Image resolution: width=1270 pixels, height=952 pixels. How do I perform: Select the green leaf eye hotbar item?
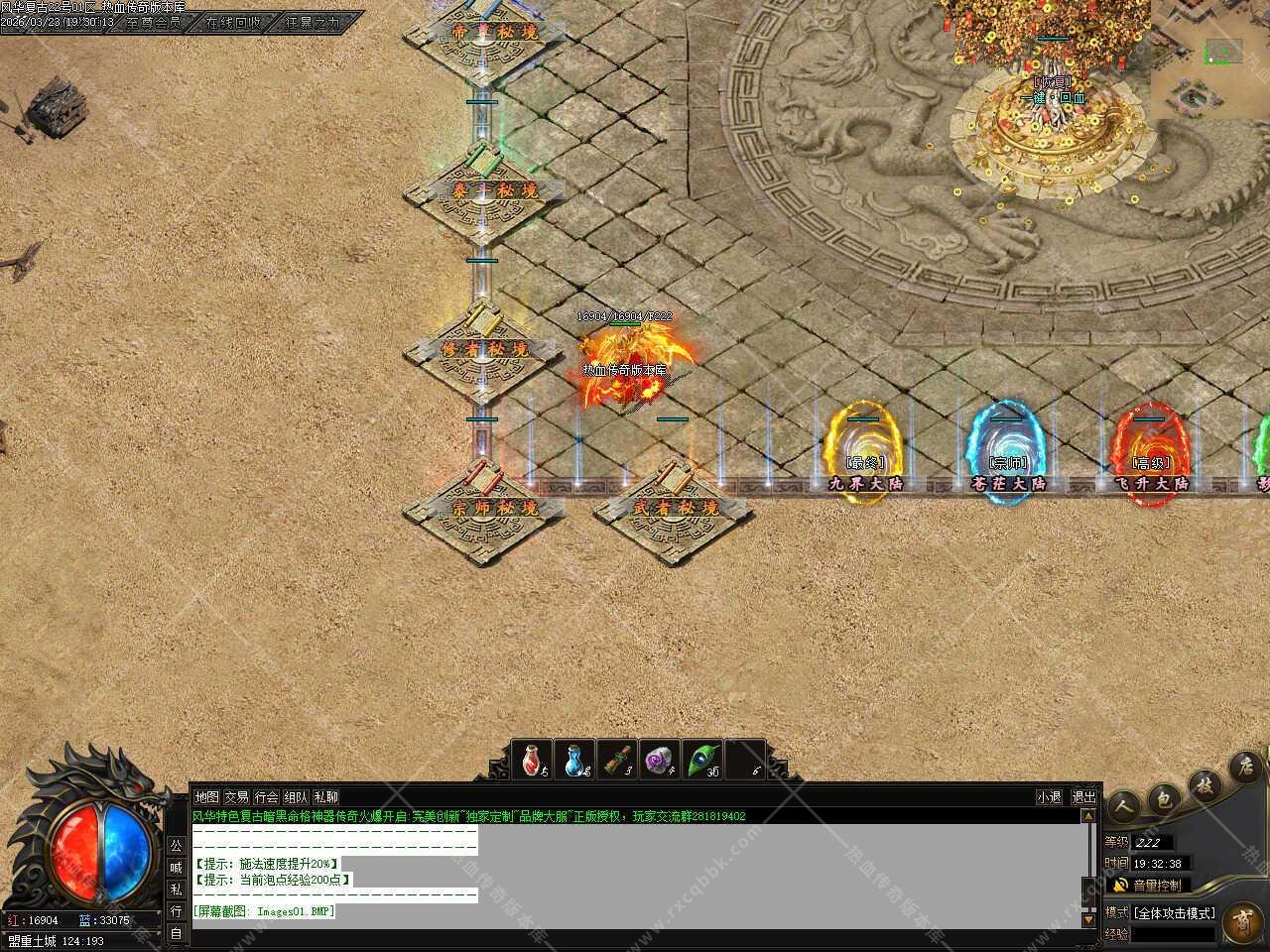(702, 760)
